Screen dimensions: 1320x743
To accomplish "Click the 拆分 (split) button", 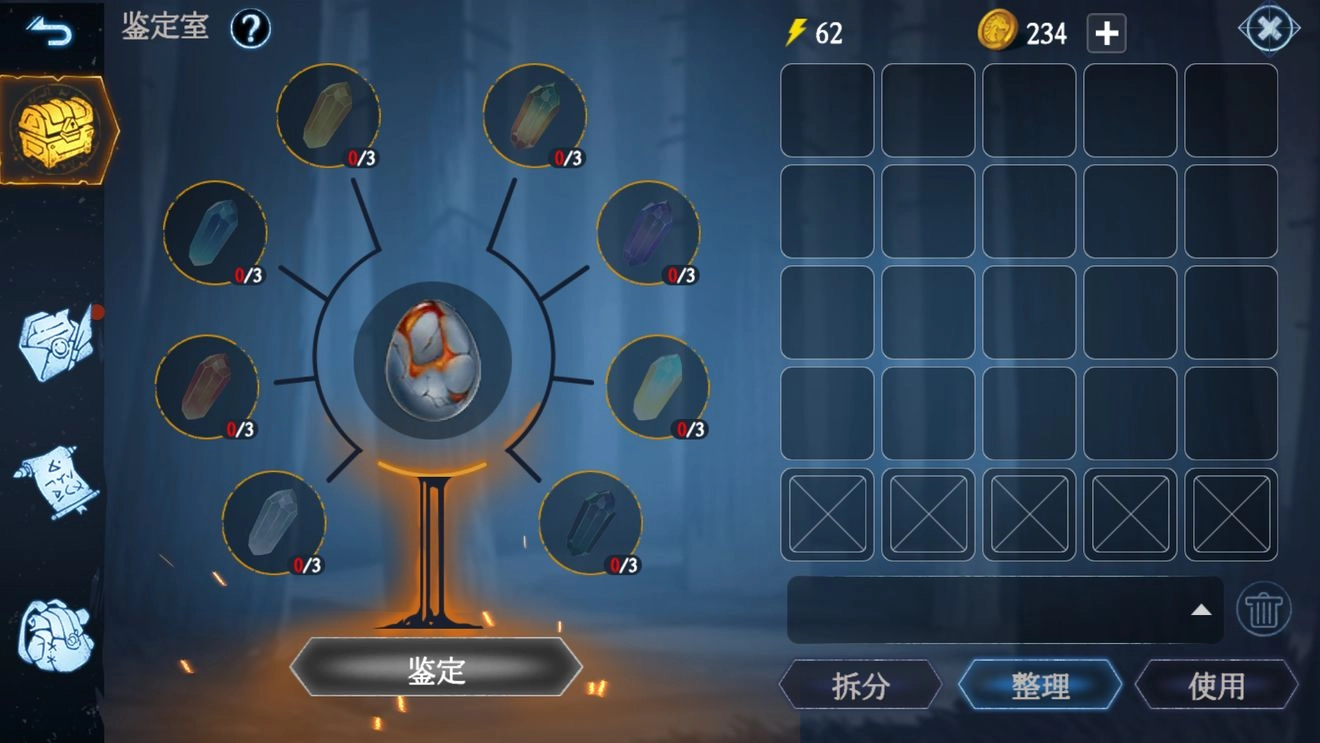I will pyautogui.click(x=862, y=686).
